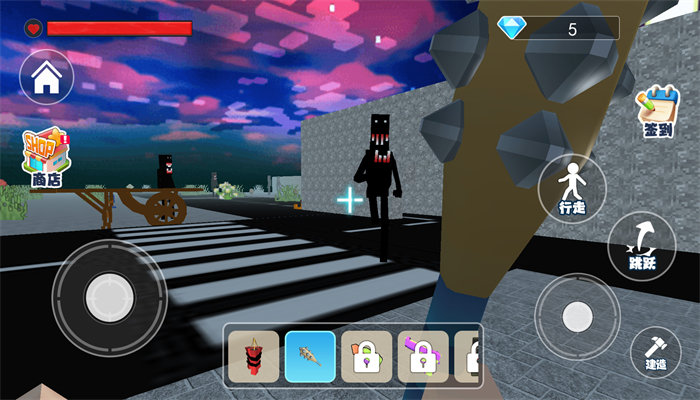Open the shop (商店)

[47, 158]
